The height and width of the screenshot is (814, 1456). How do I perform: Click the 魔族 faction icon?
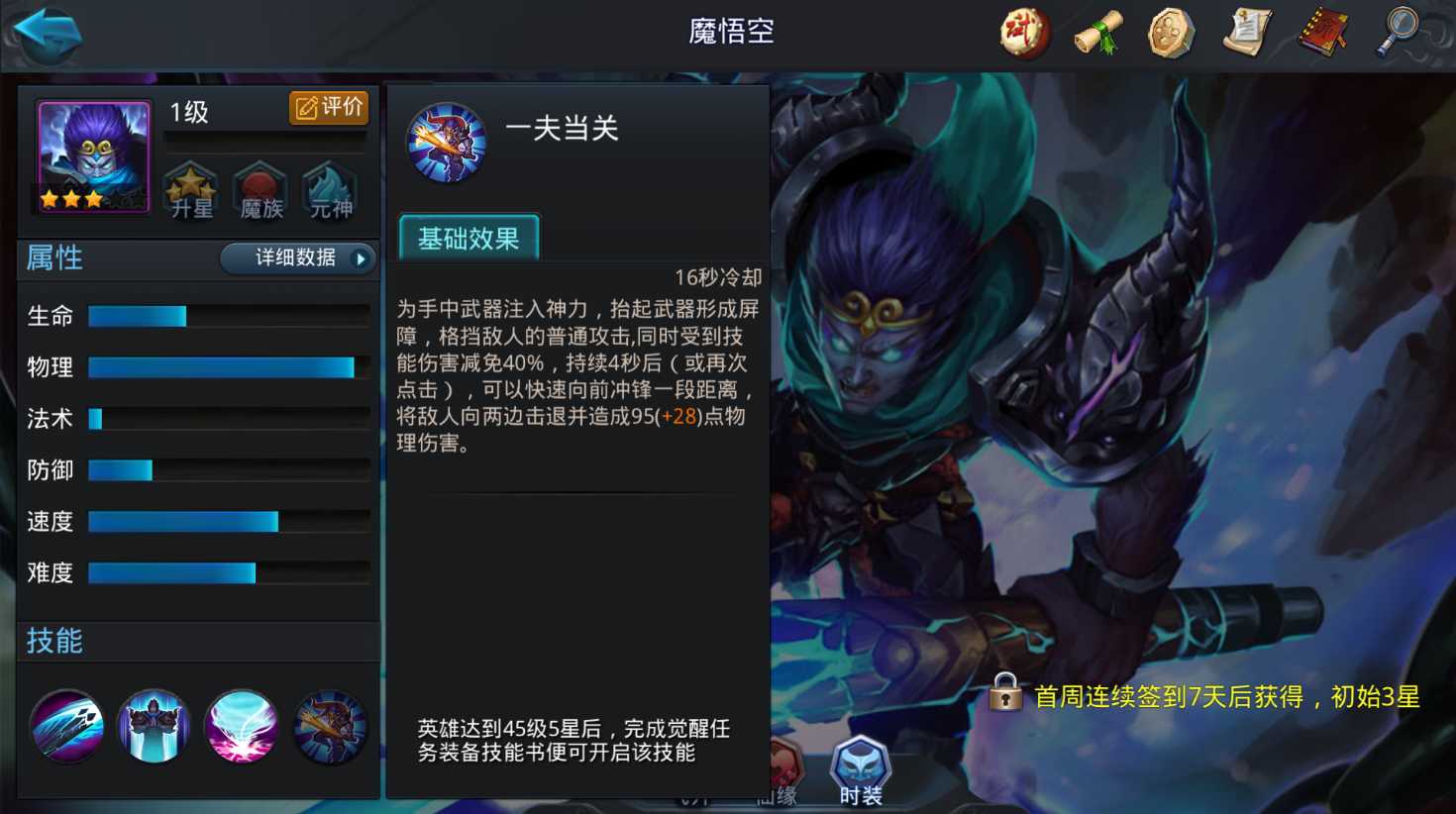pyautogui.click(x=259, y=189)
